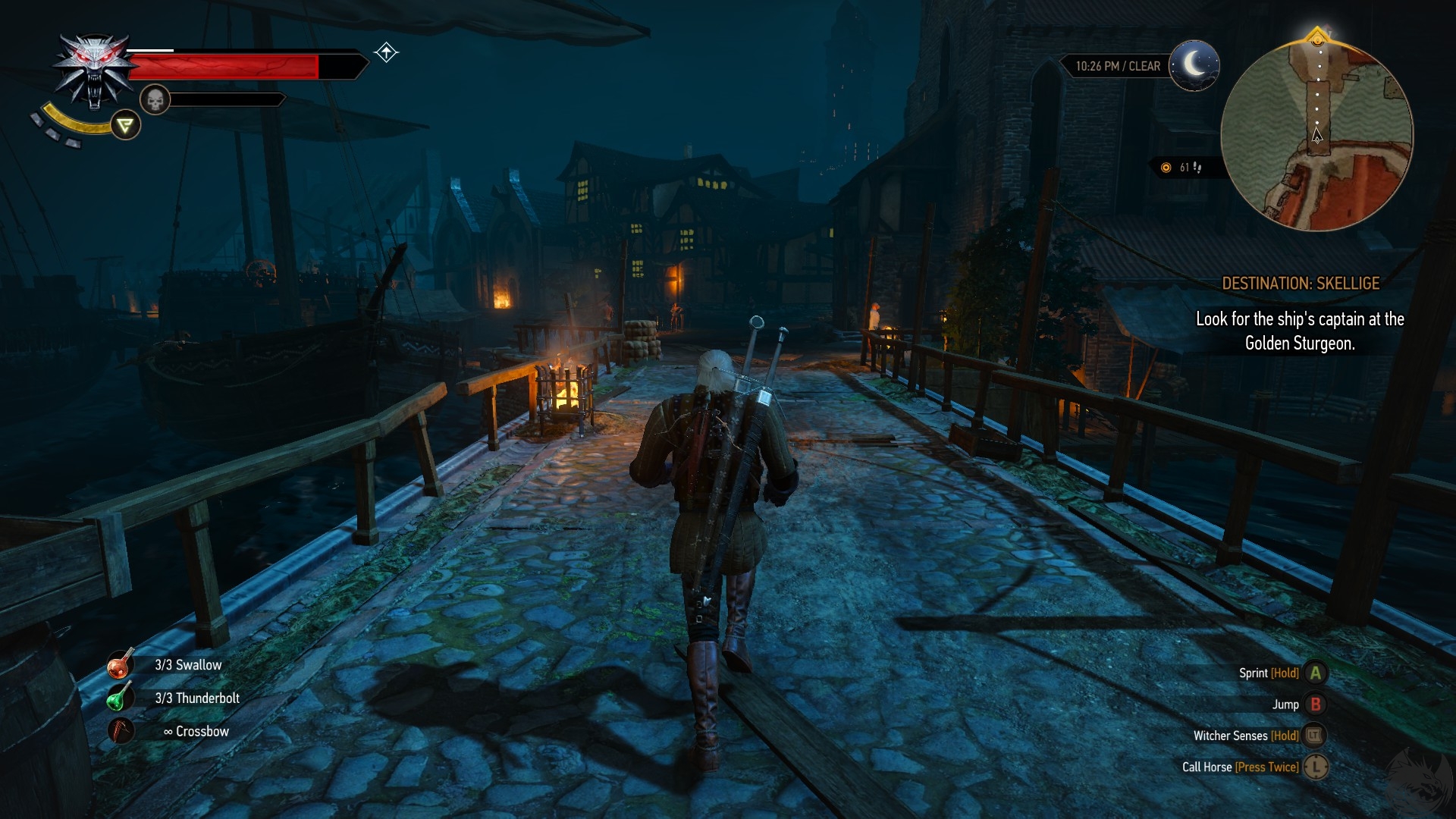Click the yellow objective marker on minimap
The image size is (1456, 819).
point(1318,36)
